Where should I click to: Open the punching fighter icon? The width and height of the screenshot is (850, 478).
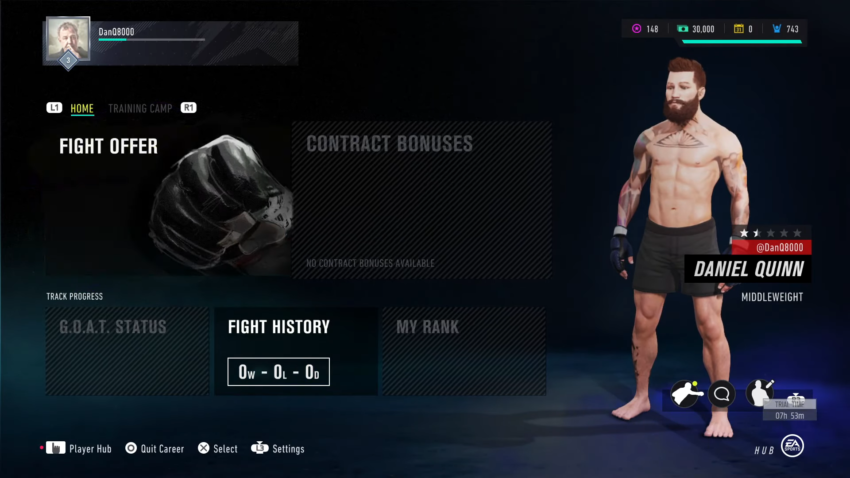(685, 394)
